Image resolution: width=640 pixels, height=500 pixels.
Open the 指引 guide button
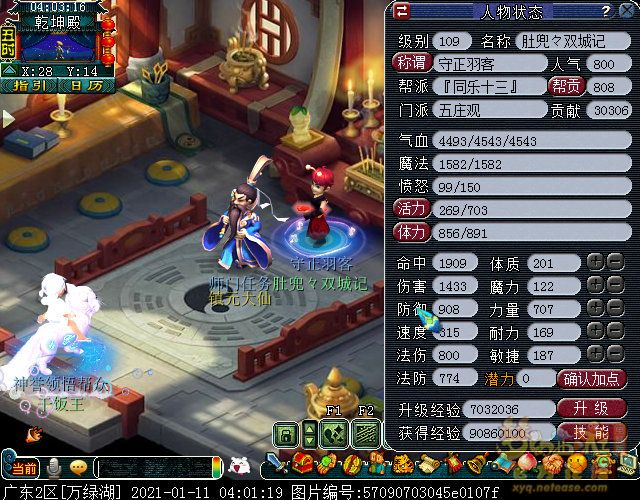[36, 86]
